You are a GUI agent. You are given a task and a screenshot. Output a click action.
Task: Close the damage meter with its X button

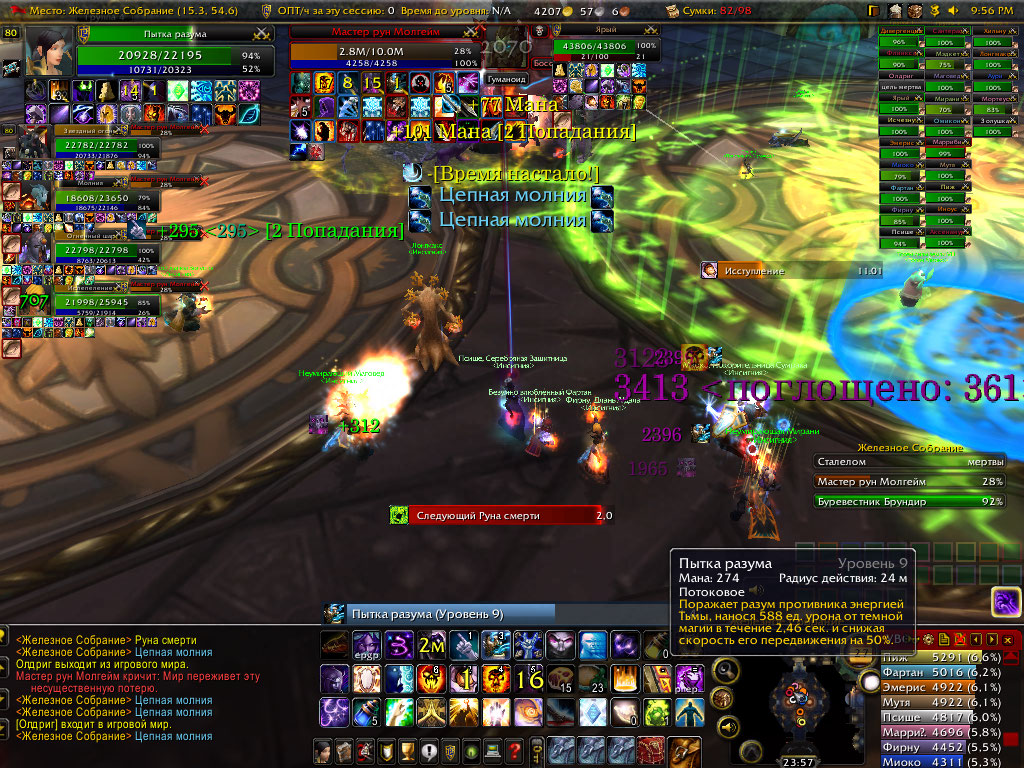click(x=1007, y=639)
